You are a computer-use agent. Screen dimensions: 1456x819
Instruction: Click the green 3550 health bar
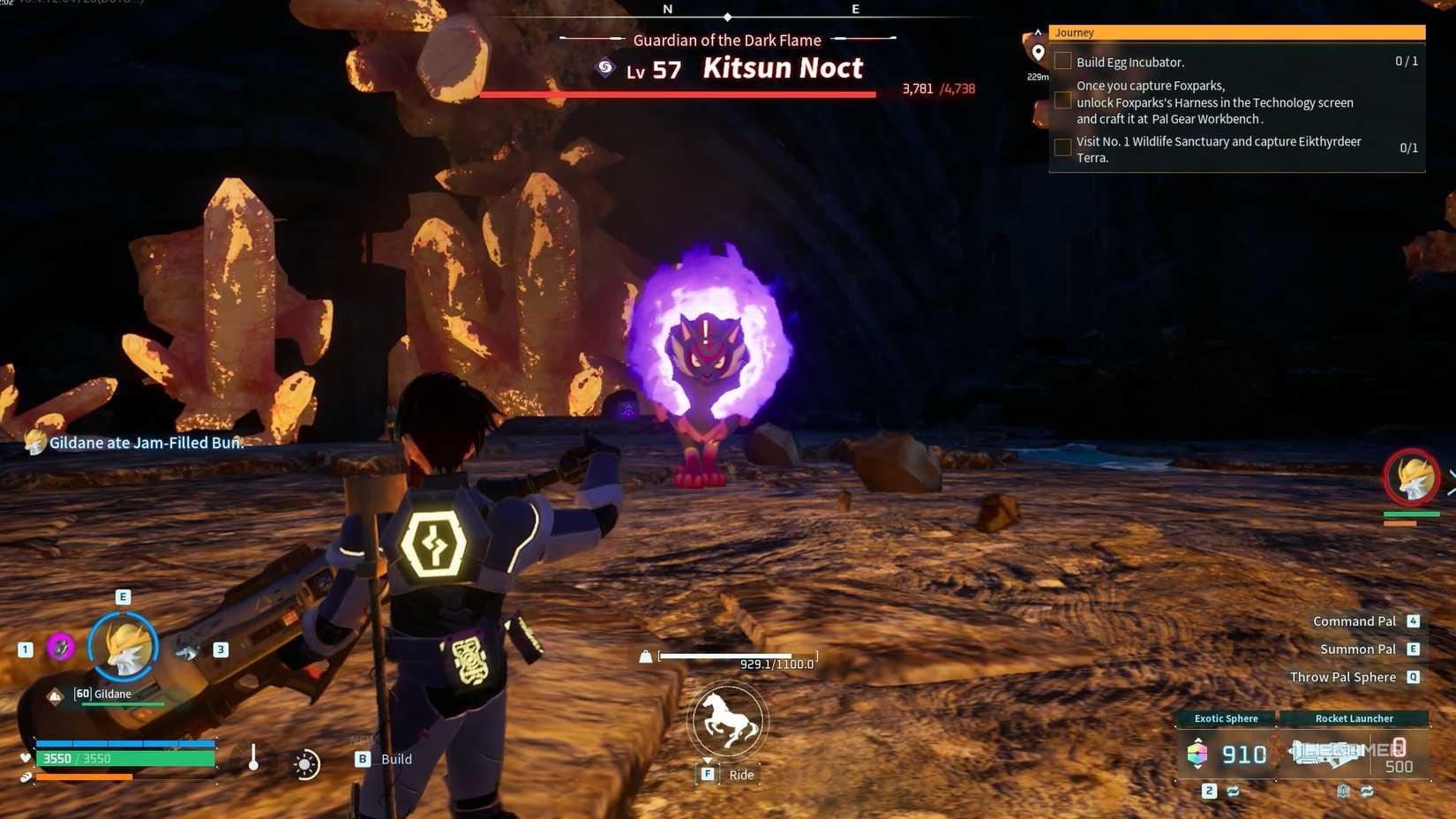tap(124, 758)
